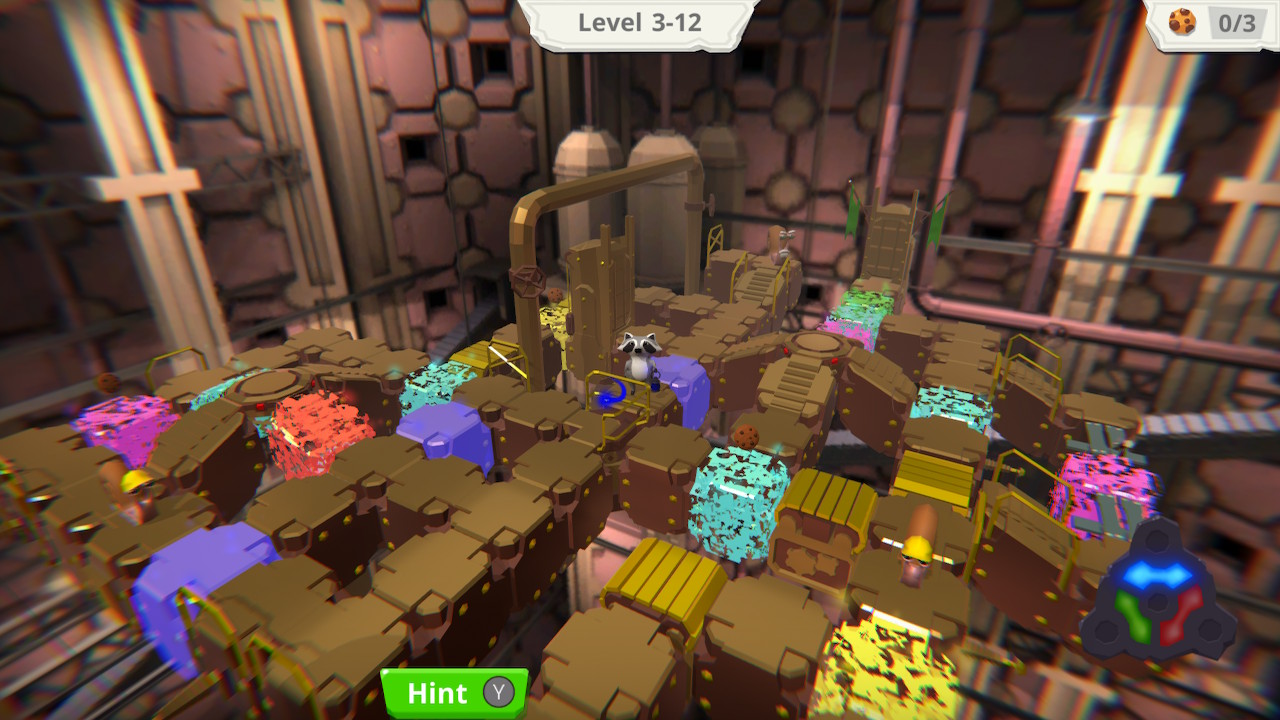Select the red arrow on the rotation widget
Image resolution: width=1280 pixels, height=720 pixels.
point(1183,617)
